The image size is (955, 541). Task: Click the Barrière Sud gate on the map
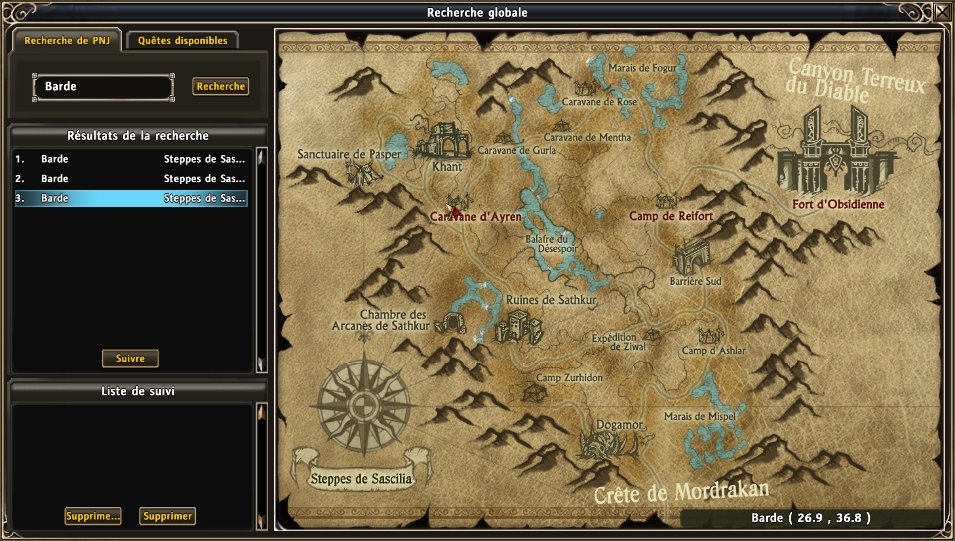point(693,257)
